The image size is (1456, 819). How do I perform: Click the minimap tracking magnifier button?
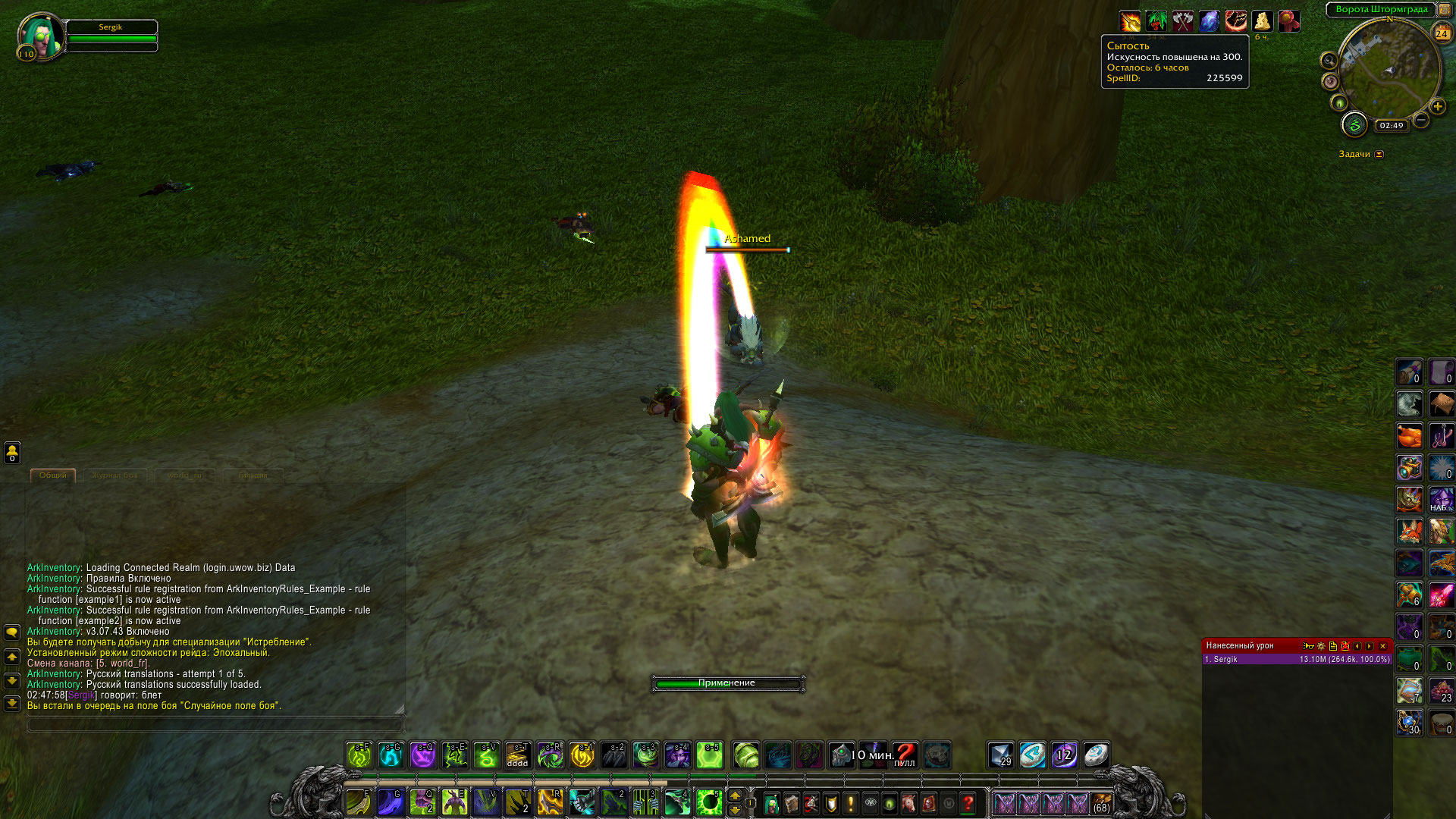(1329, 61)
